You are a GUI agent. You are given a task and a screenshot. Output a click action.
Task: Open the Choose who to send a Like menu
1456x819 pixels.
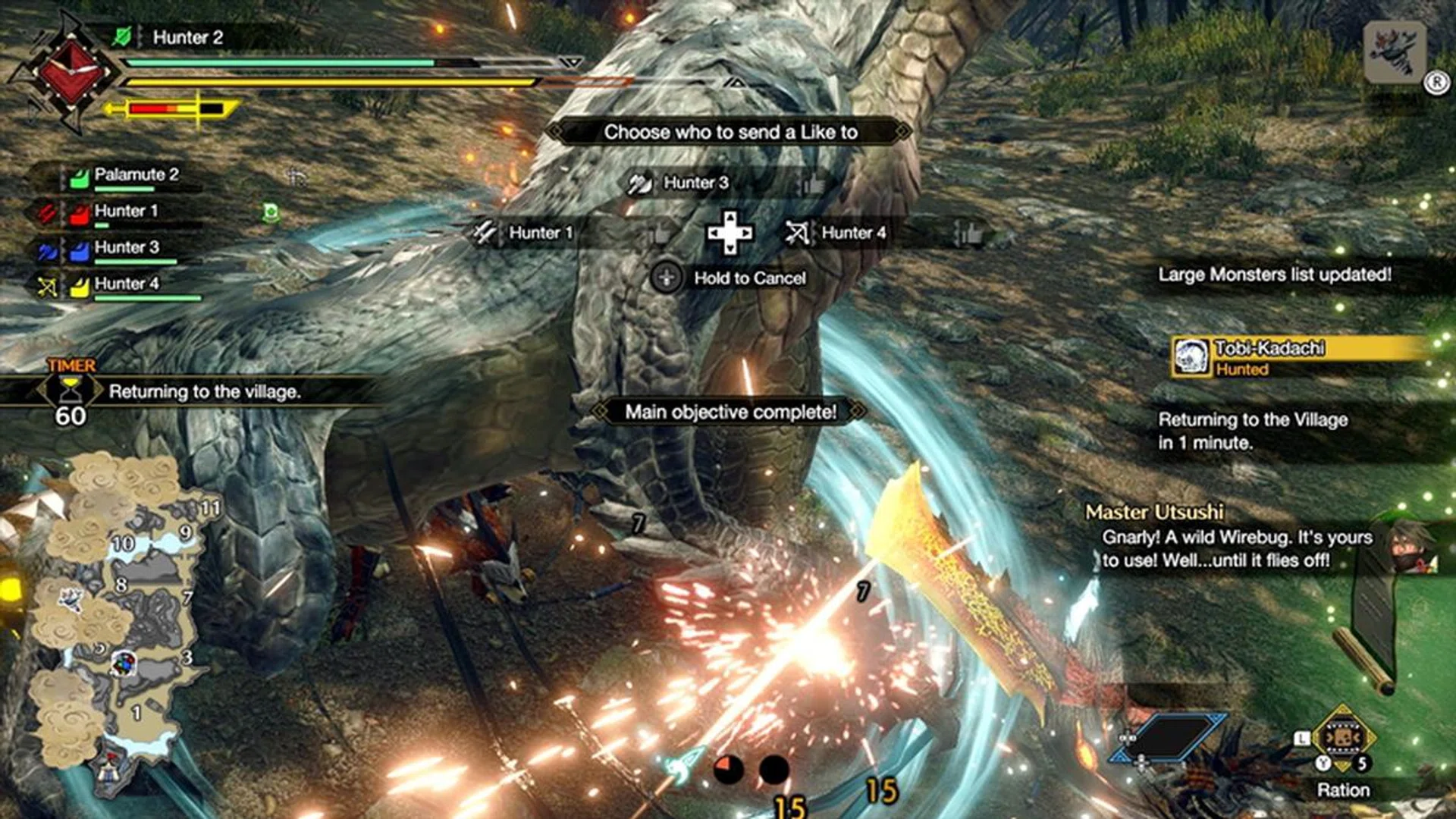(x=730, y=130)
